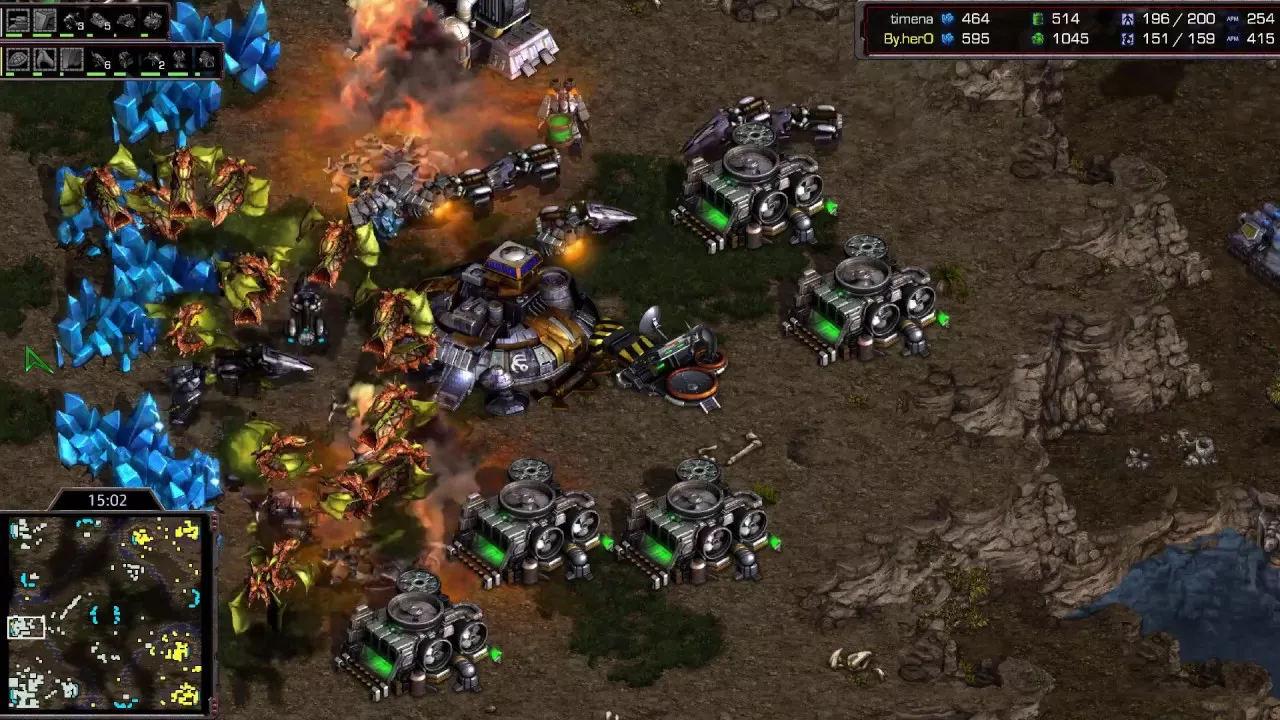Click the curved claws upgrade icon
Image resolution: width=1280 pixels, height=720 pixels.
[x=45, y=60]
